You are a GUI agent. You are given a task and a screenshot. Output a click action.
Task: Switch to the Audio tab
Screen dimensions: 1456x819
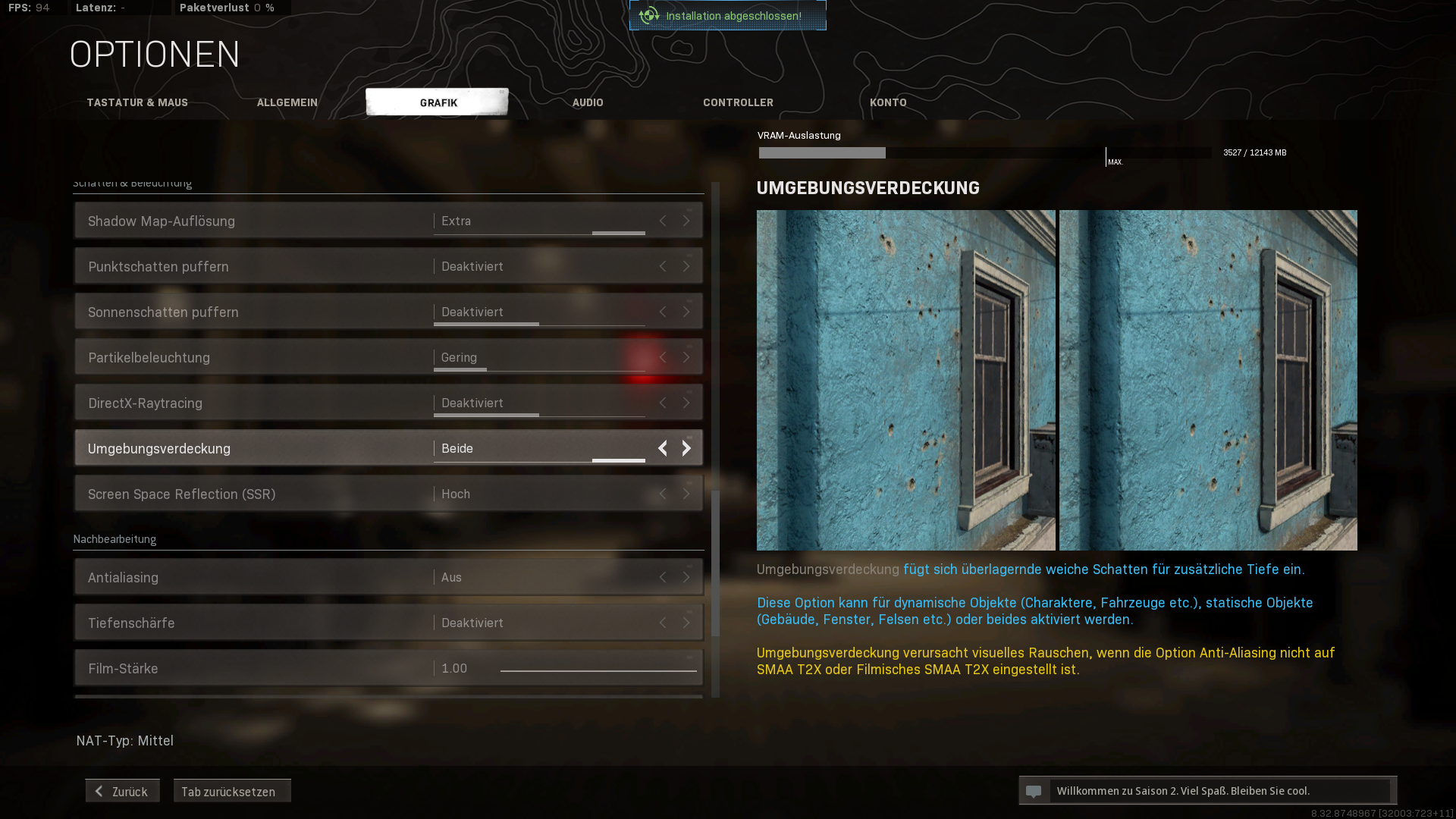point(588,102)
